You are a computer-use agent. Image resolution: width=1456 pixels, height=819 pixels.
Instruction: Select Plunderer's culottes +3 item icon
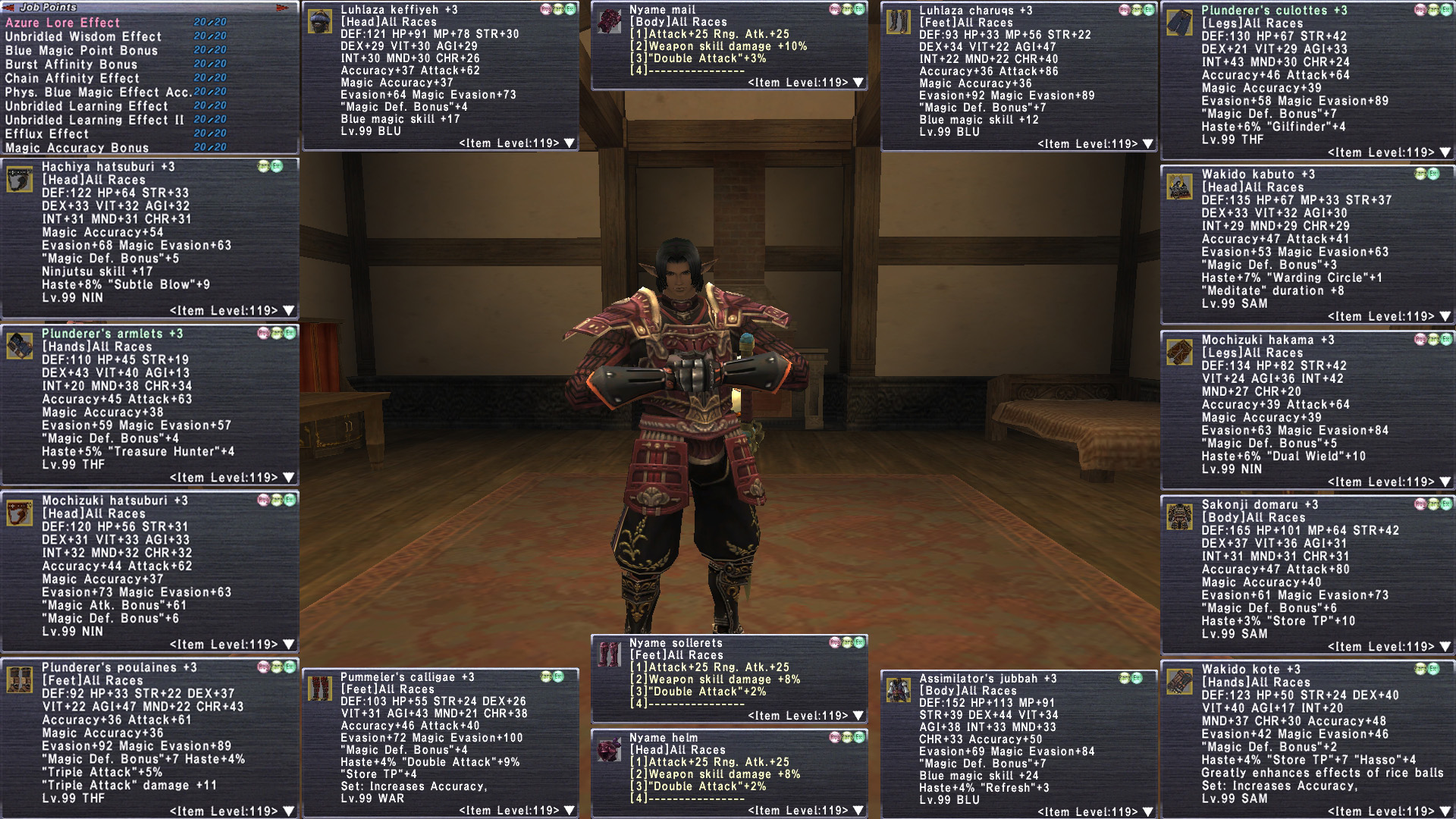tap(1180, 23)
